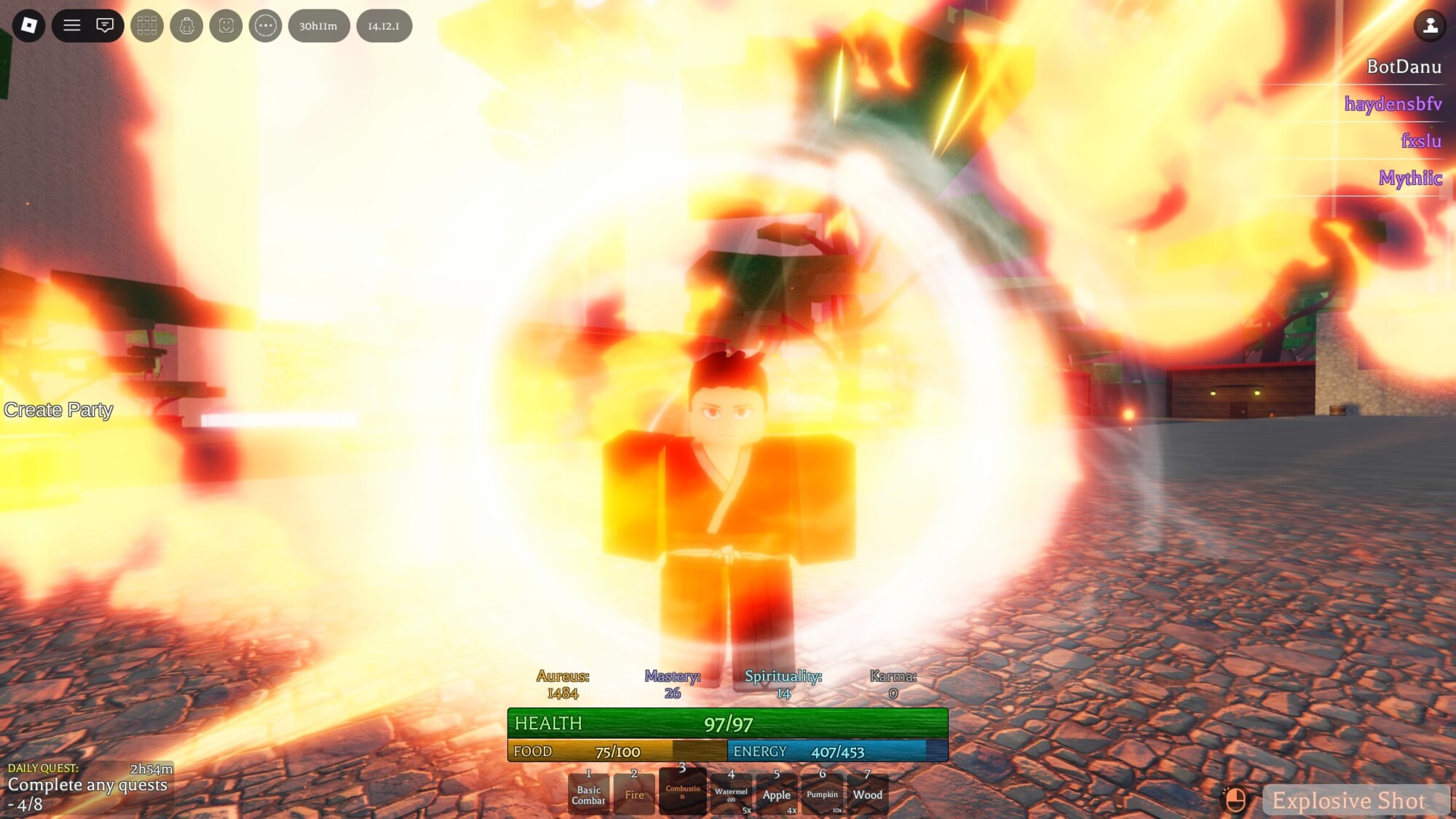The image size is (1456, 819).
Task: Open the Roblox logo menu
Action: tap(29, 25)
